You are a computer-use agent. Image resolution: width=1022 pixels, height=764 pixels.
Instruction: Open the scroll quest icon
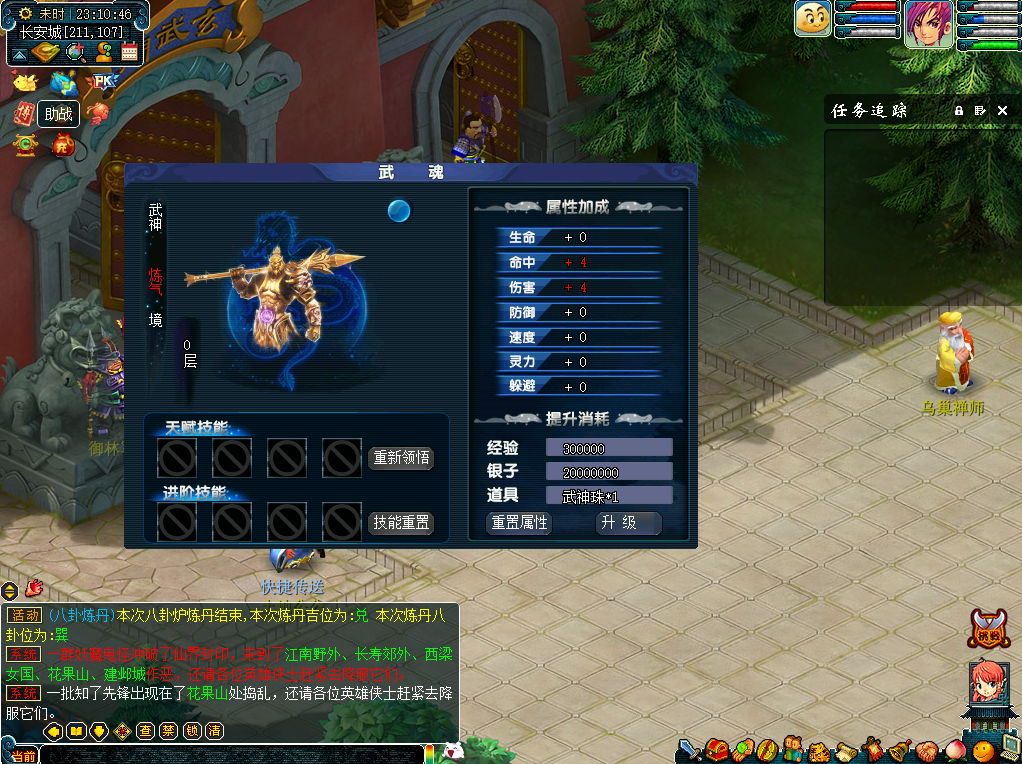(x=847, y=750)
